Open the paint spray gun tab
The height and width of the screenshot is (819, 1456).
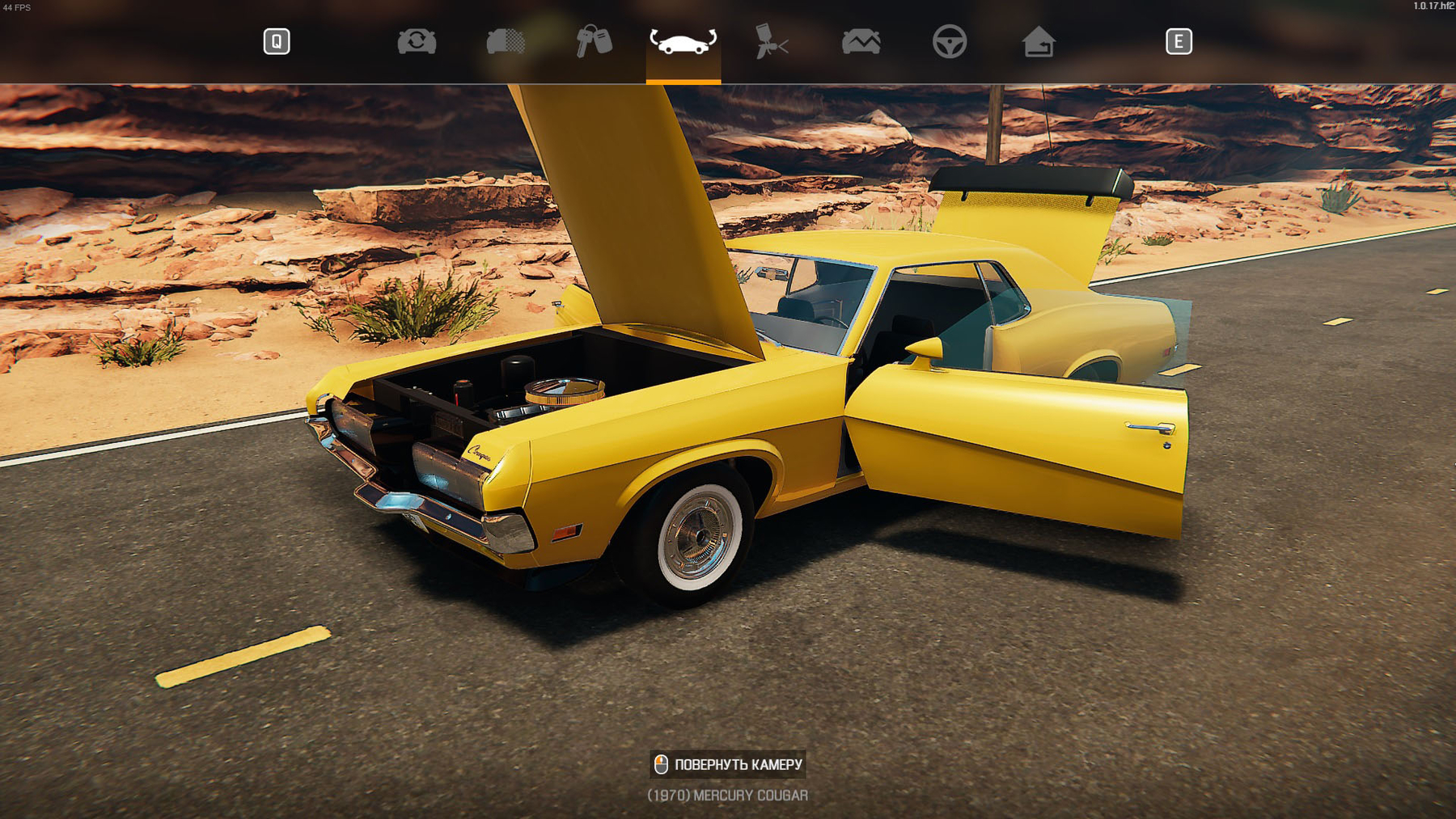(x=771, y=41)
